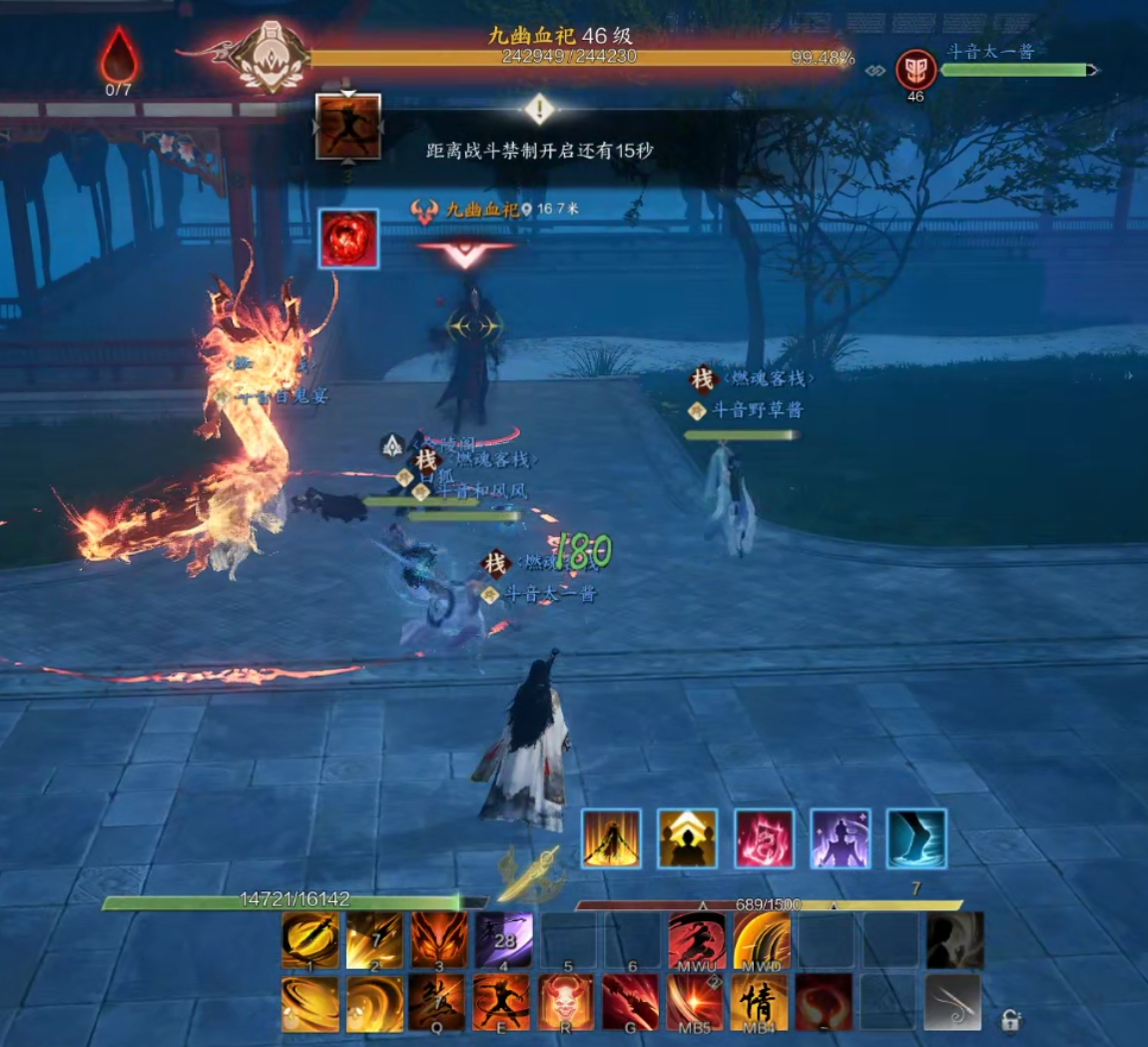Trigger the orange fighter skill bound to E
This screenshot has height=1047, width=1148.
[502, 1002]
